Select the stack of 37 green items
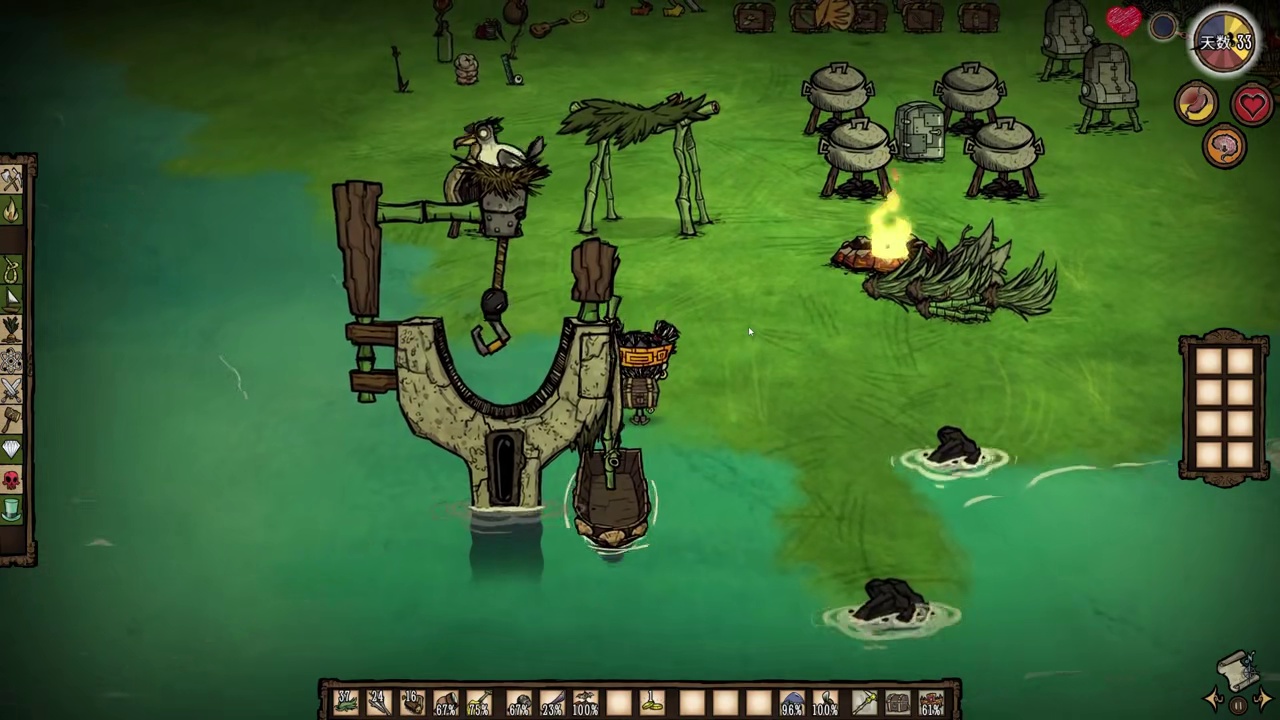The height and width of the screenshot is (720, 1280). tap(346, 703)
